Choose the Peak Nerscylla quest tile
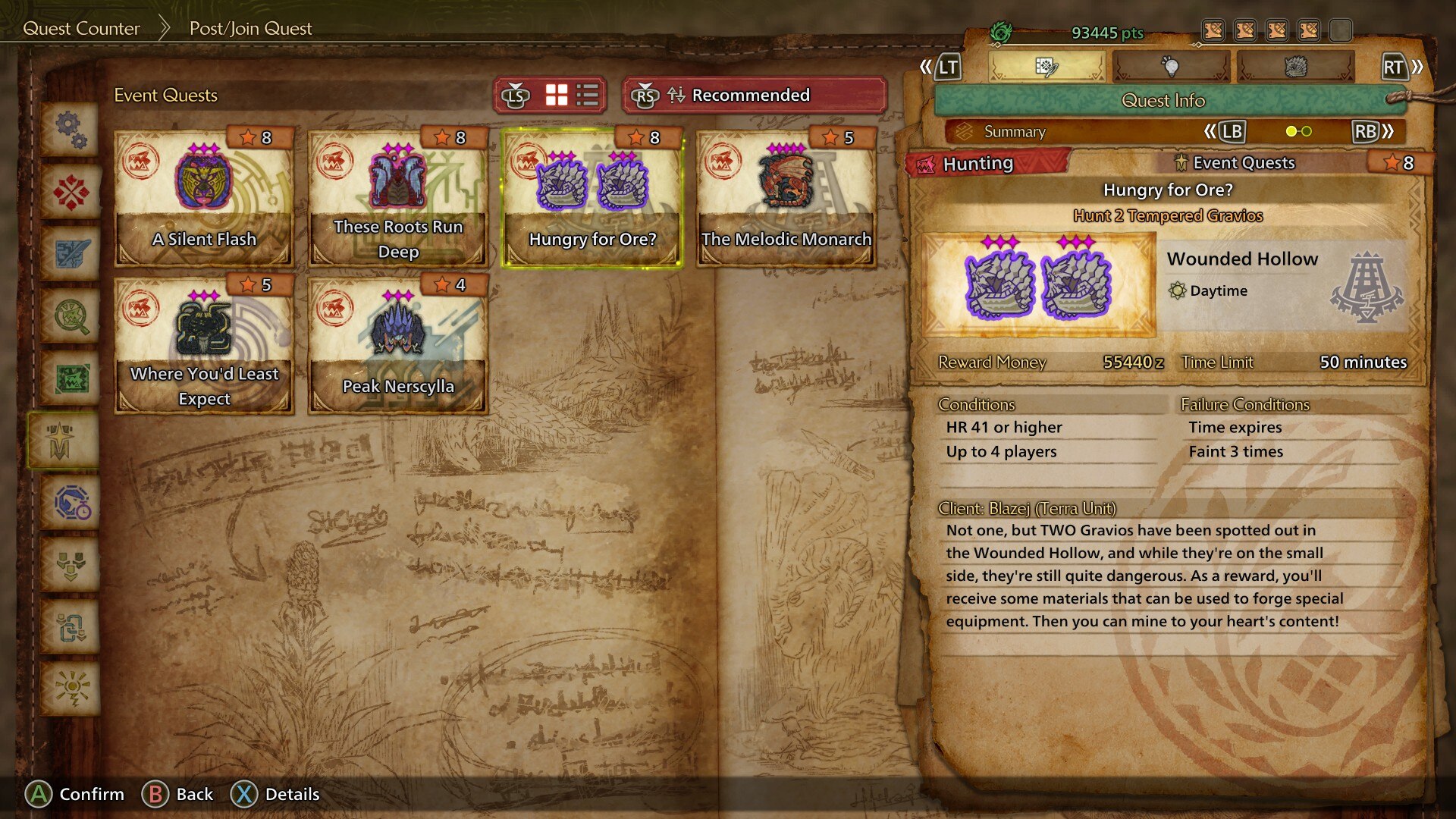This screenshot has width=1456, height=819. (397, 346)
